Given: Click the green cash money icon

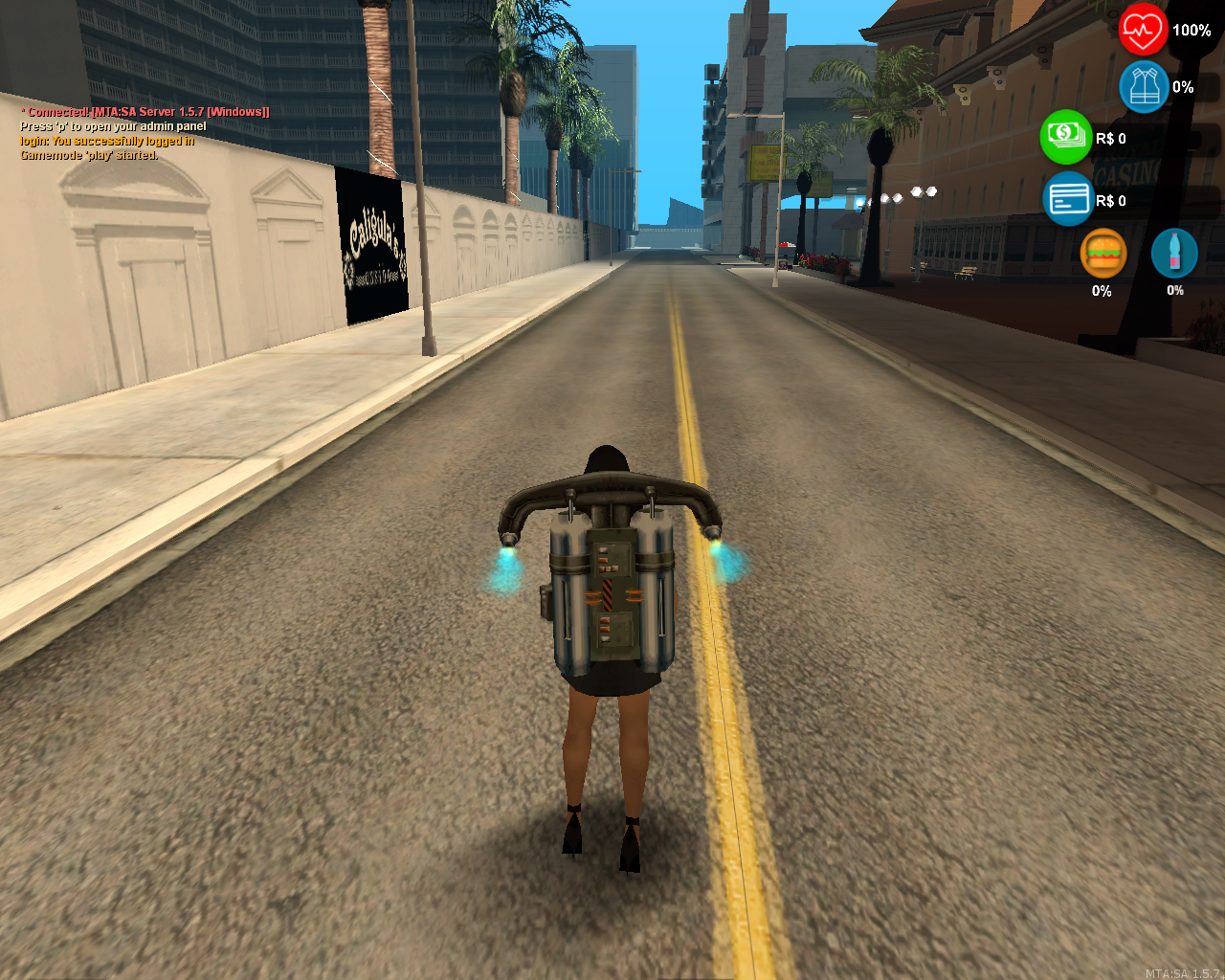Looking at the screenshot, I should pos(1065,137).
